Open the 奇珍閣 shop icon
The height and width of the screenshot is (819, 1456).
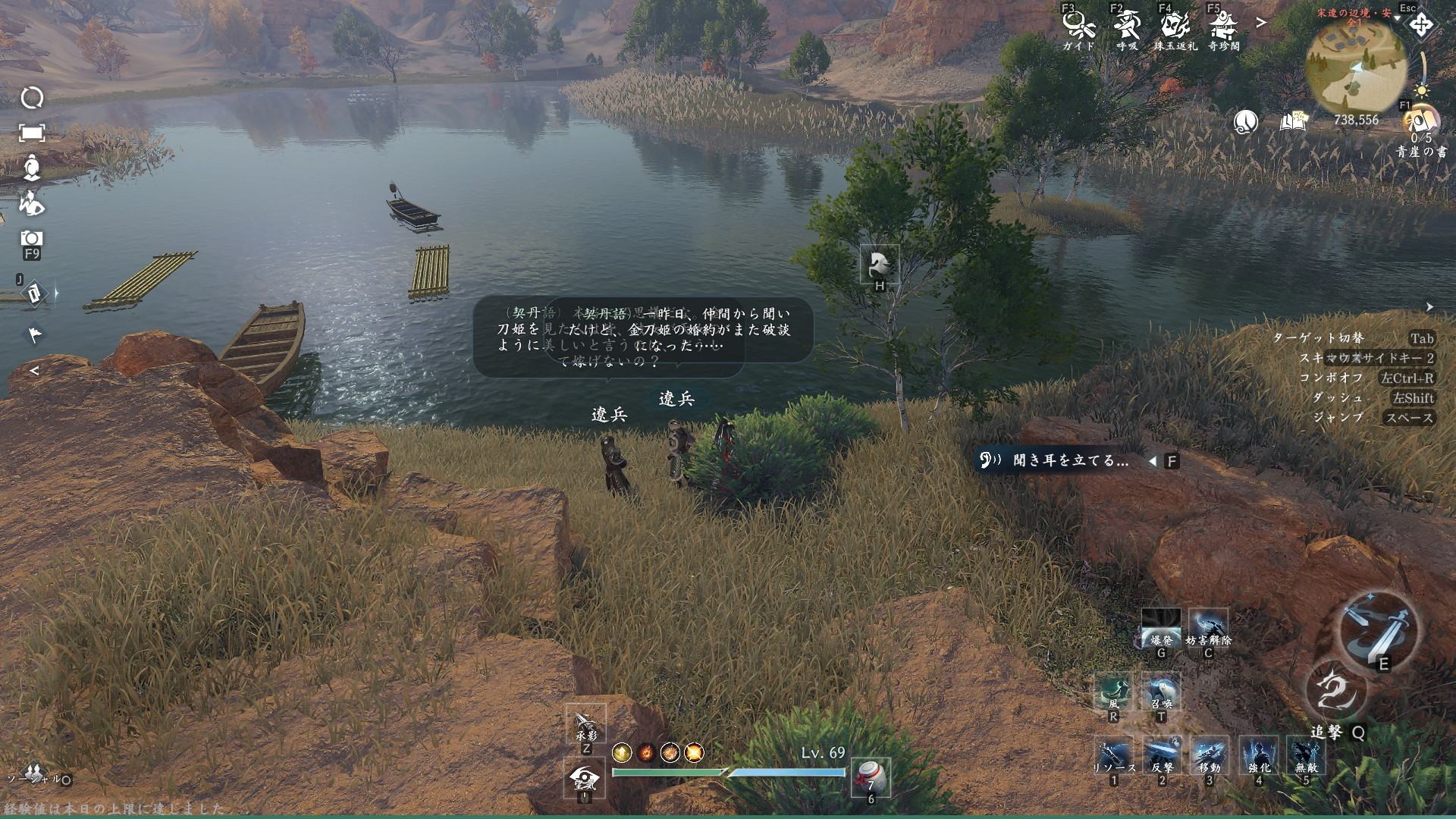(x=1223, y=27)
